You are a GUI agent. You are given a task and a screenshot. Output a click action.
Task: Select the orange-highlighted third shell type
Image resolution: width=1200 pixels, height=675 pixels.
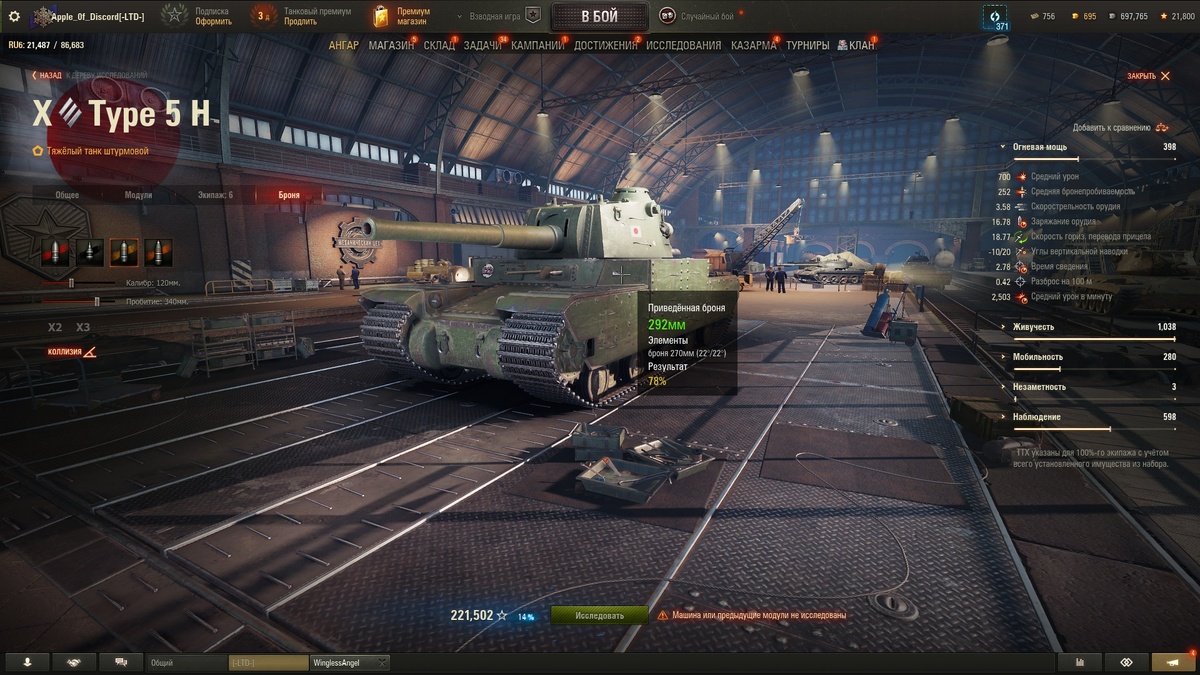click(124, 252)
